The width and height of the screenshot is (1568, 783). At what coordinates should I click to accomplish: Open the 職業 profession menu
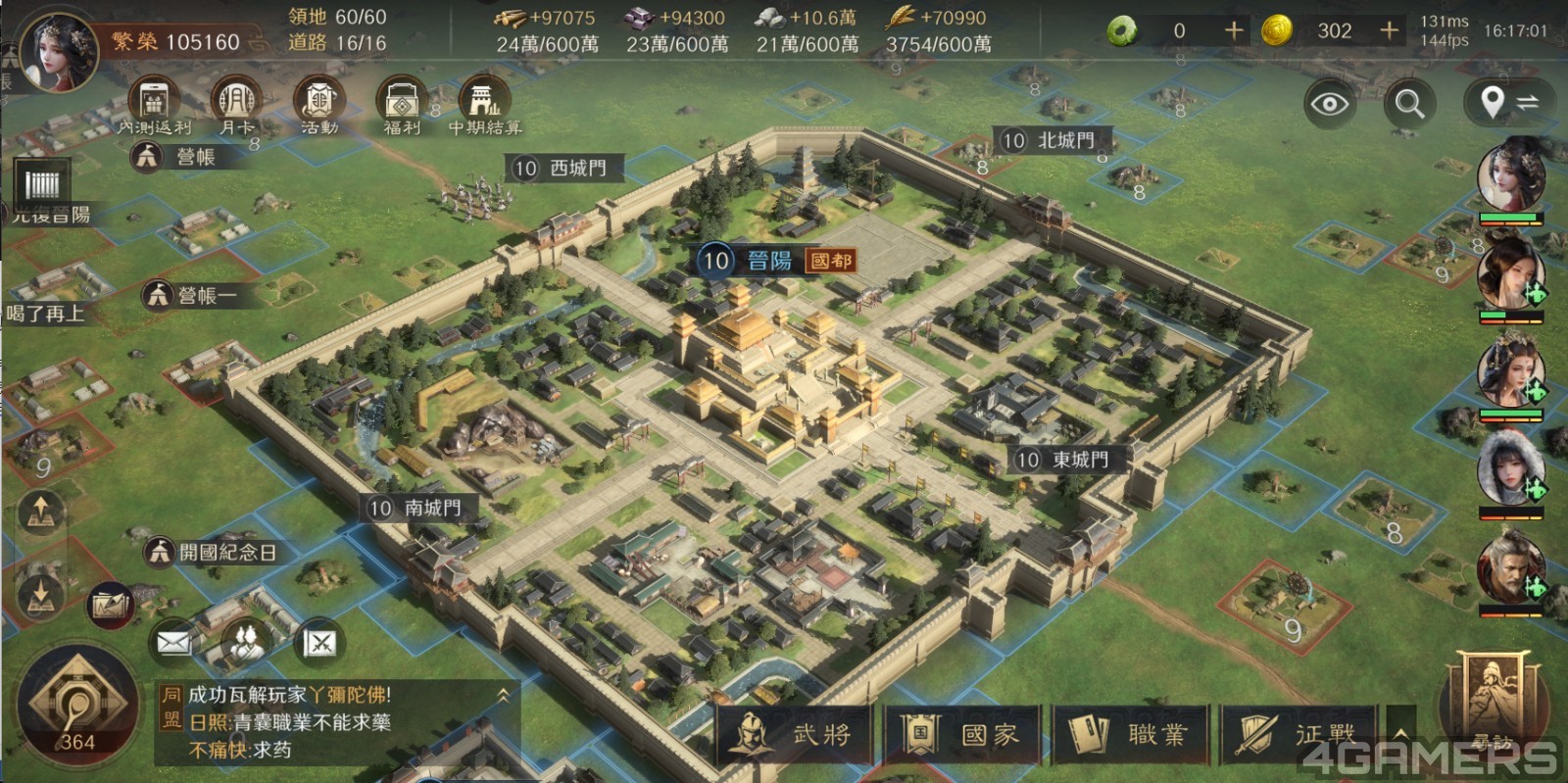[1131, 734]
